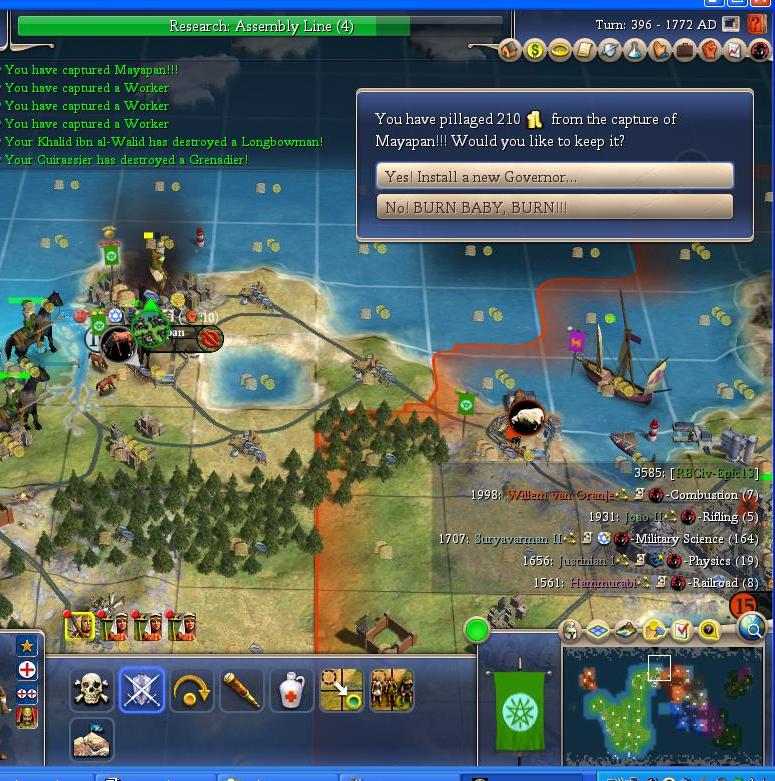Open the dollar sign finance advisor
The image size is (775, 781).
coord(535,50)
